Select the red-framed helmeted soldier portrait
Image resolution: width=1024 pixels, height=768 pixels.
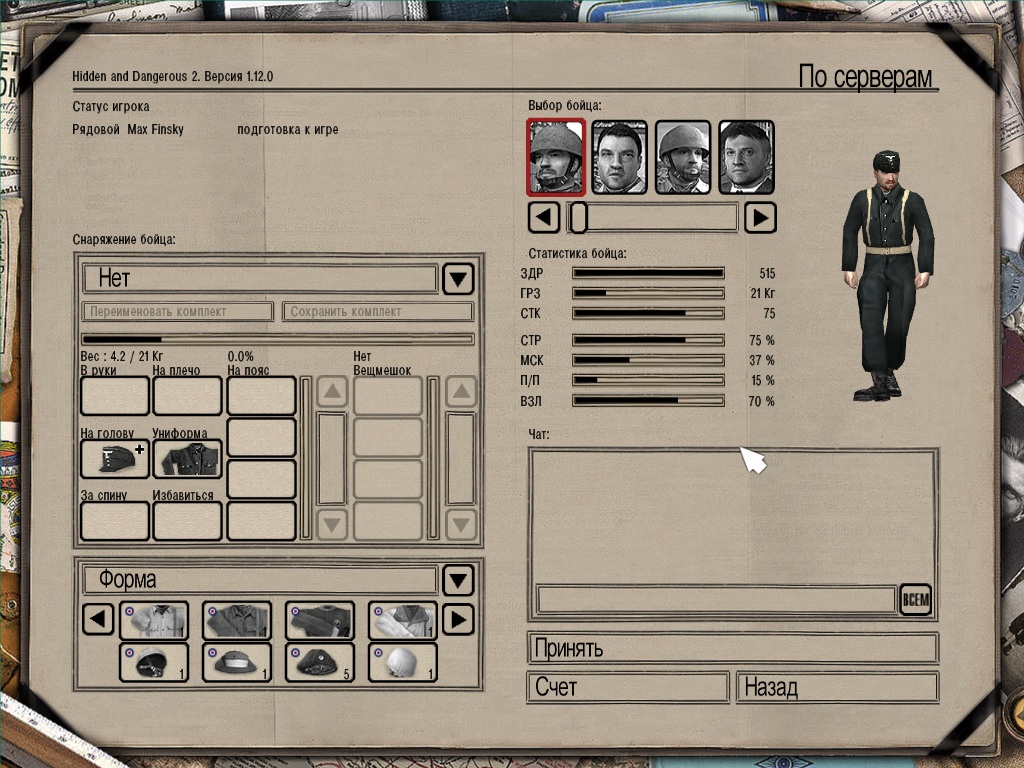[555, 157]
